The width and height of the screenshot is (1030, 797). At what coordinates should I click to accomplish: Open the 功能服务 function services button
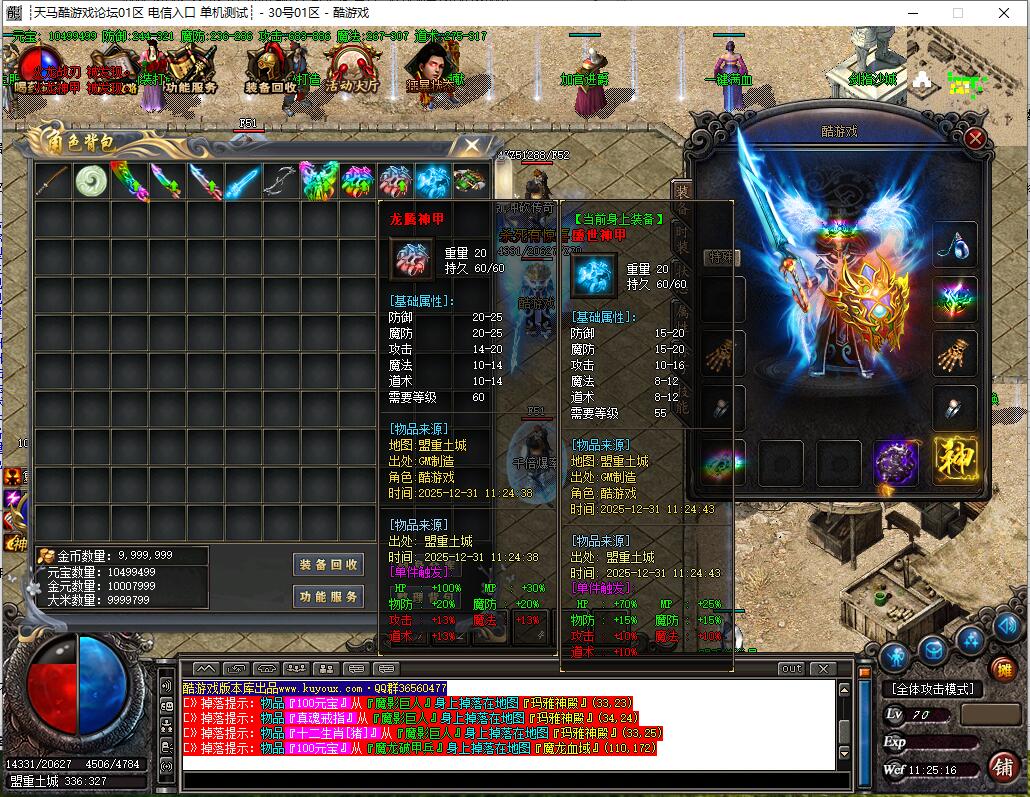[327, 597]
